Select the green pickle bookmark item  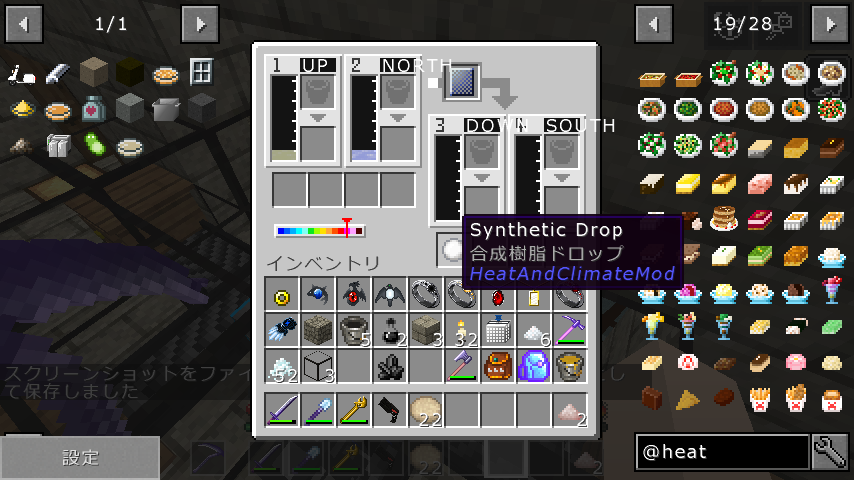click(x=95, y=144)
